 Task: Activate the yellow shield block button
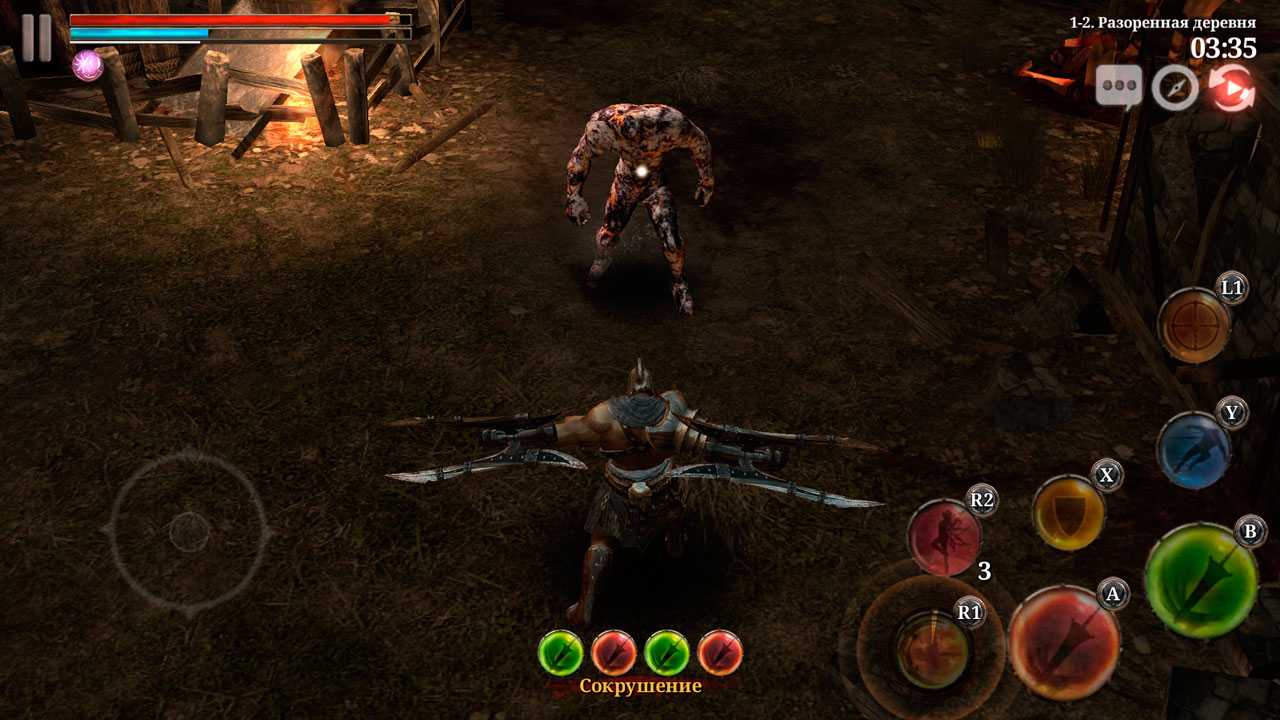point(1068,512)
